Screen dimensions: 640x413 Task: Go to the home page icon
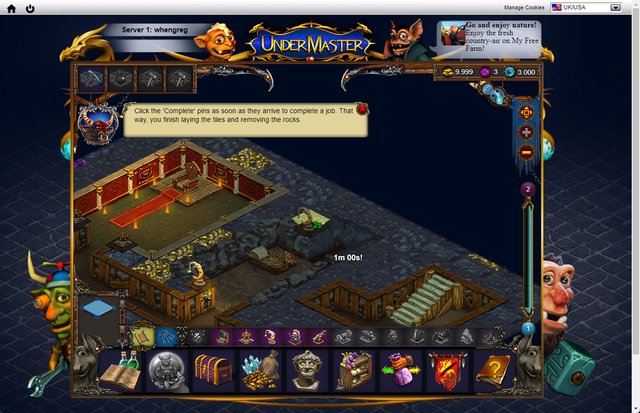pyautogui.click(x=11, y=8)
